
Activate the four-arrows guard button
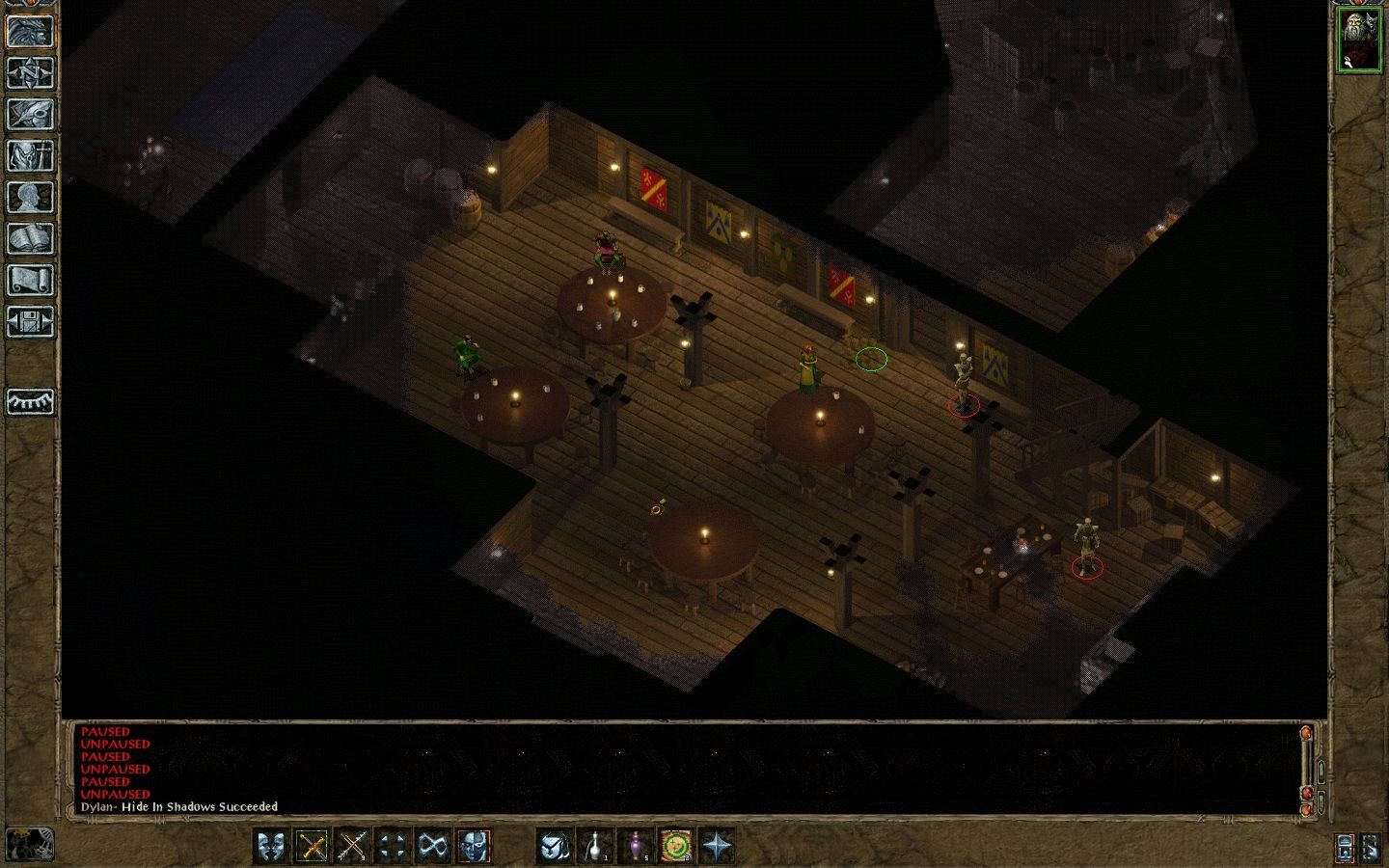tap(393, 847)
